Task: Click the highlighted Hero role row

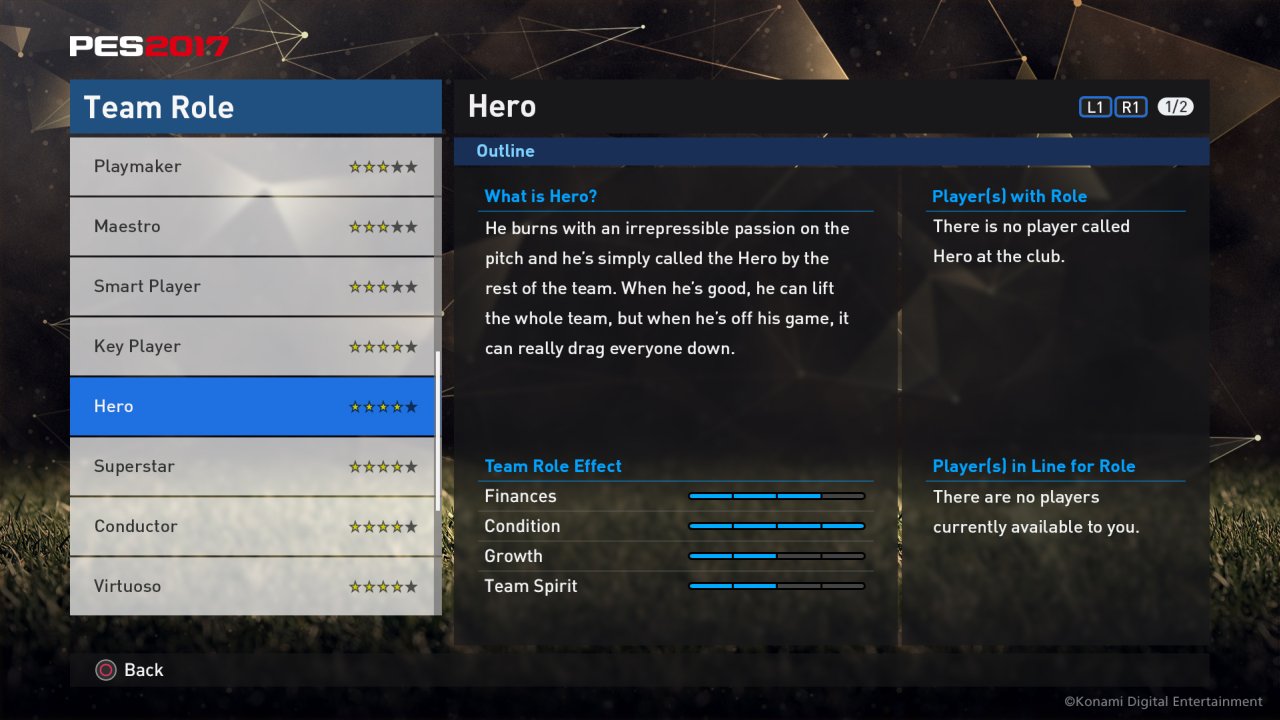Action: tap(253, 407)
